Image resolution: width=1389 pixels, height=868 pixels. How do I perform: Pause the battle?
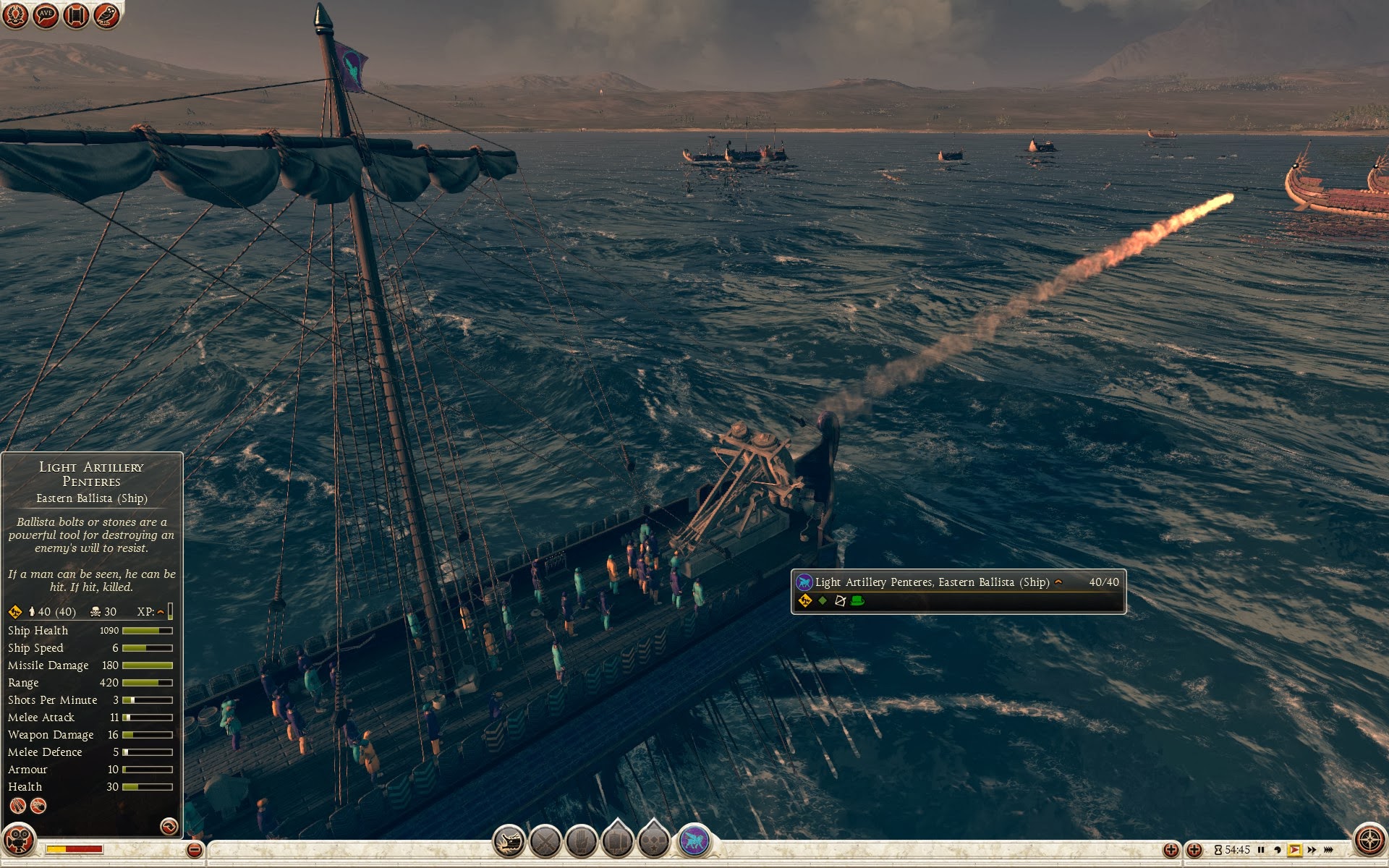click(x=1261, y=850)
